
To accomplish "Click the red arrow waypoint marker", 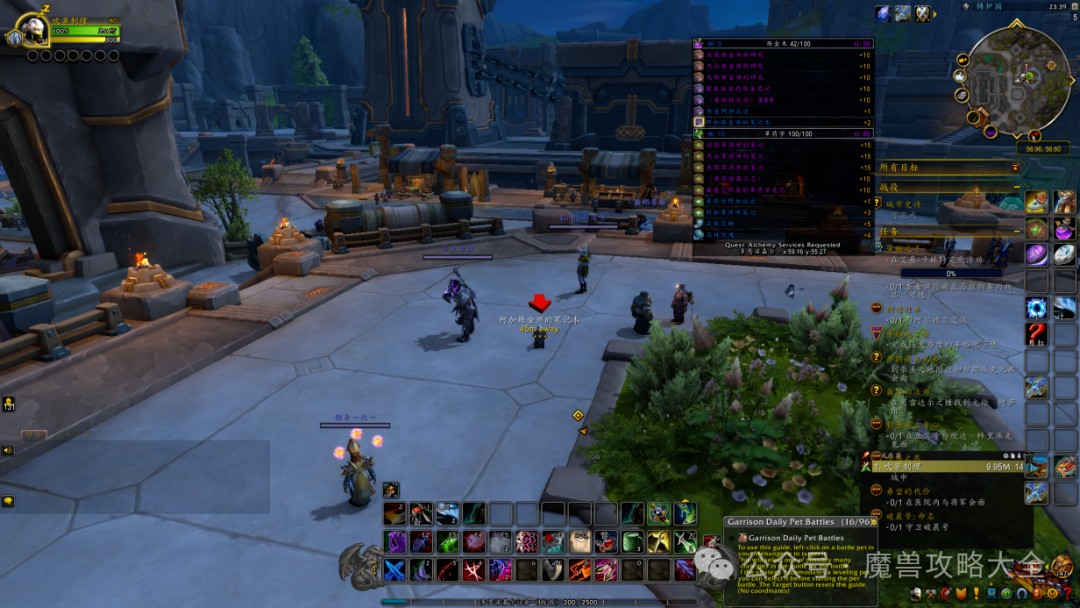I will coord(540,302).
